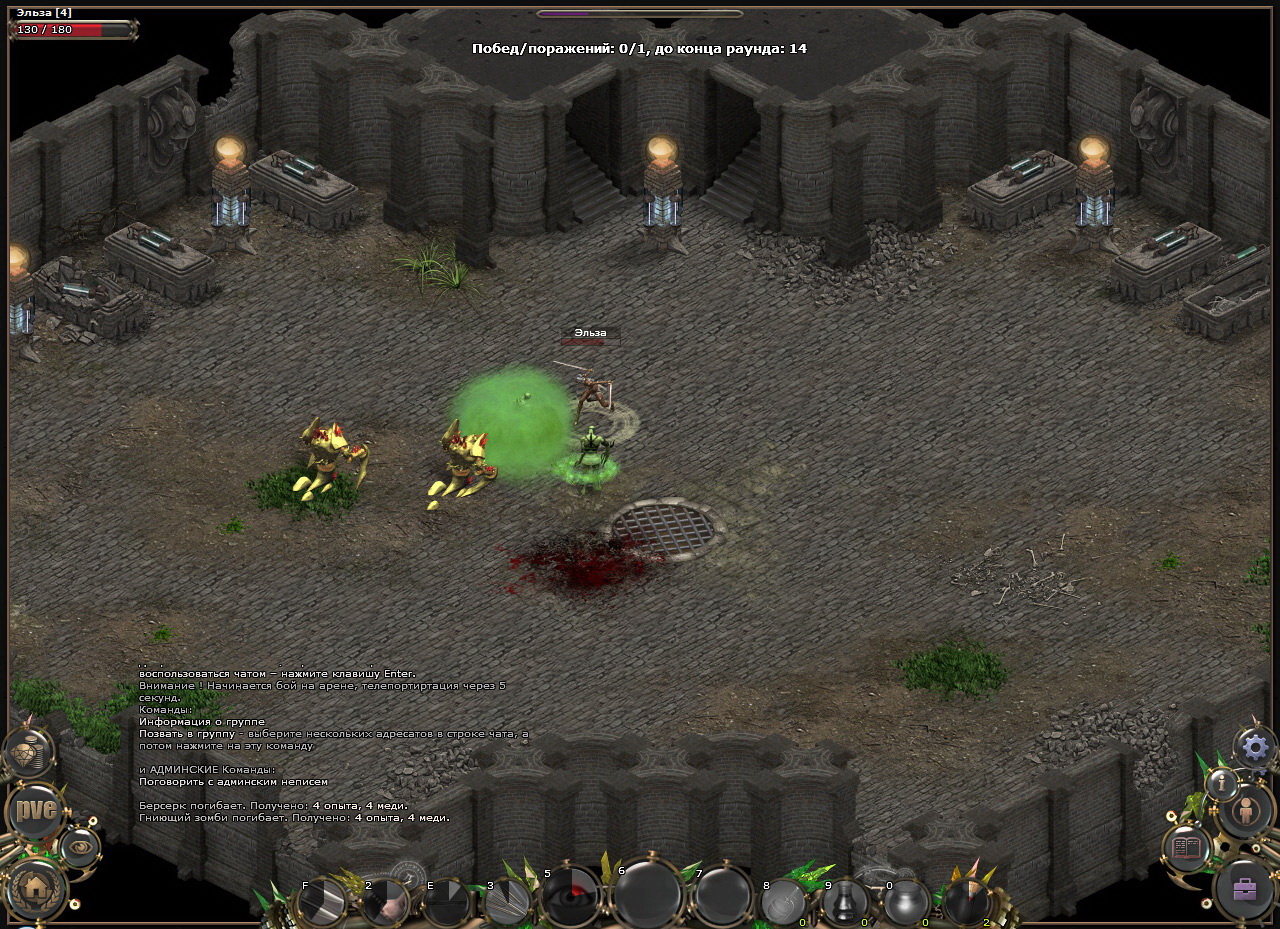Viewport: 1280px width, 929px height.
Task: Open settings with the gear icon
Action: point(1256,746)
